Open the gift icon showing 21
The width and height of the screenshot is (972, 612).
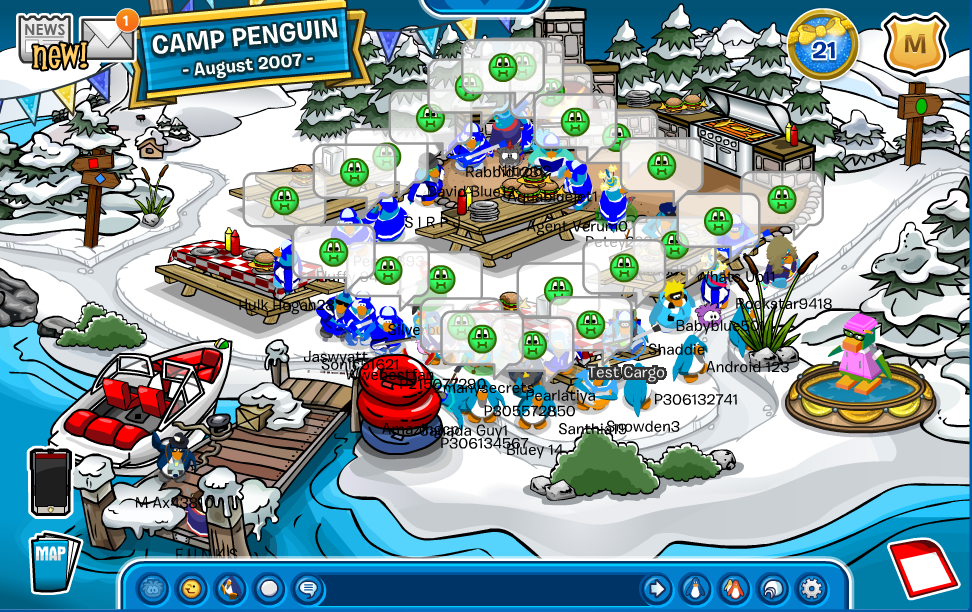click(822, 43)
